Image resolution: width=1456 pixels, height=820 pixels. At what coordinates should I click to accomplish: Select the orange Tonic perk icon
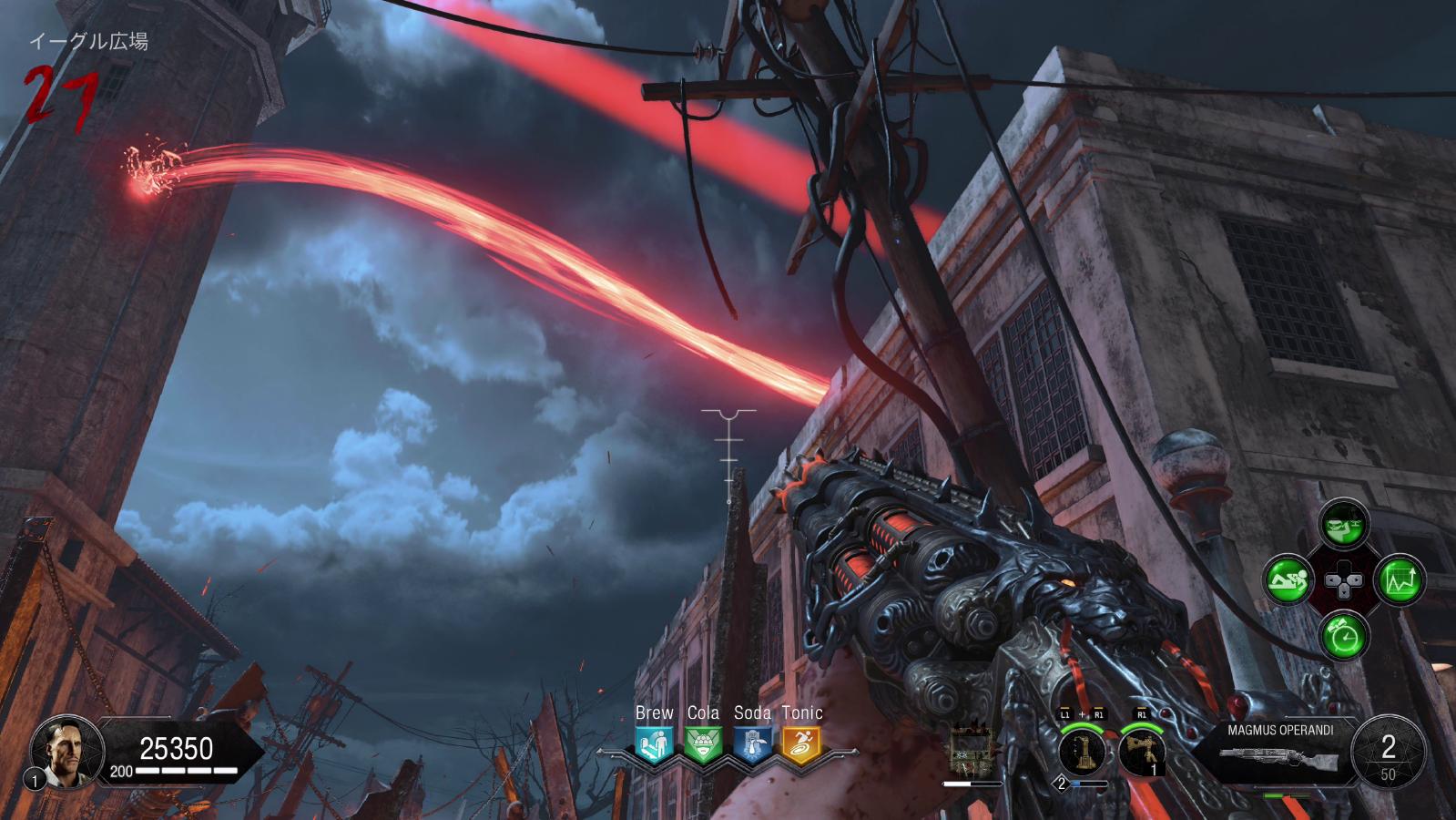coord(801,745)
